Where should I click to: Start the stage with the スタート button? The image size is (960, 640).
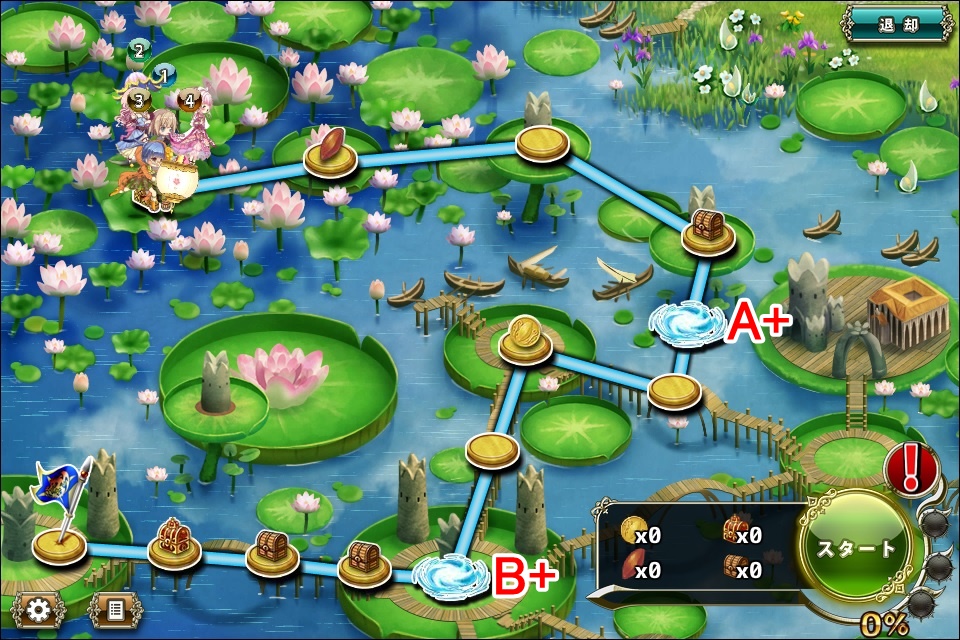pyautogui.click(x=857, y=549)
